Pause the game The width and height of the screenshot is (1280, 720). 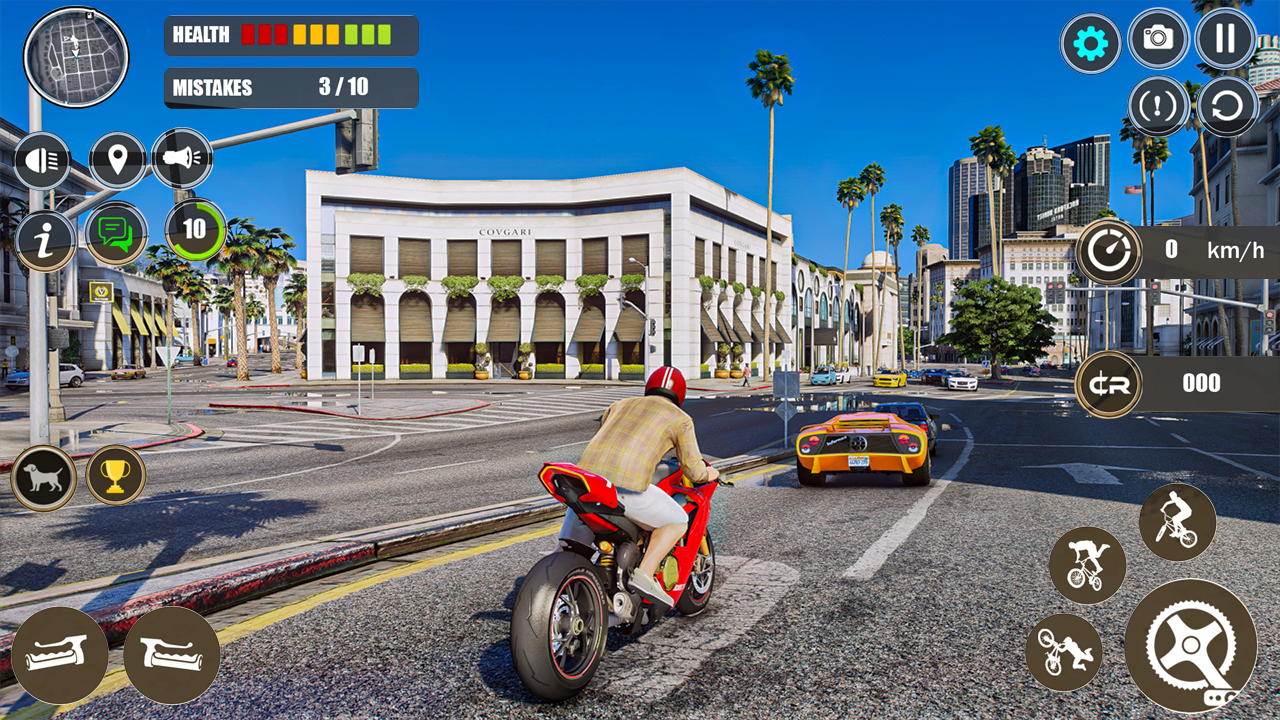1225,43
